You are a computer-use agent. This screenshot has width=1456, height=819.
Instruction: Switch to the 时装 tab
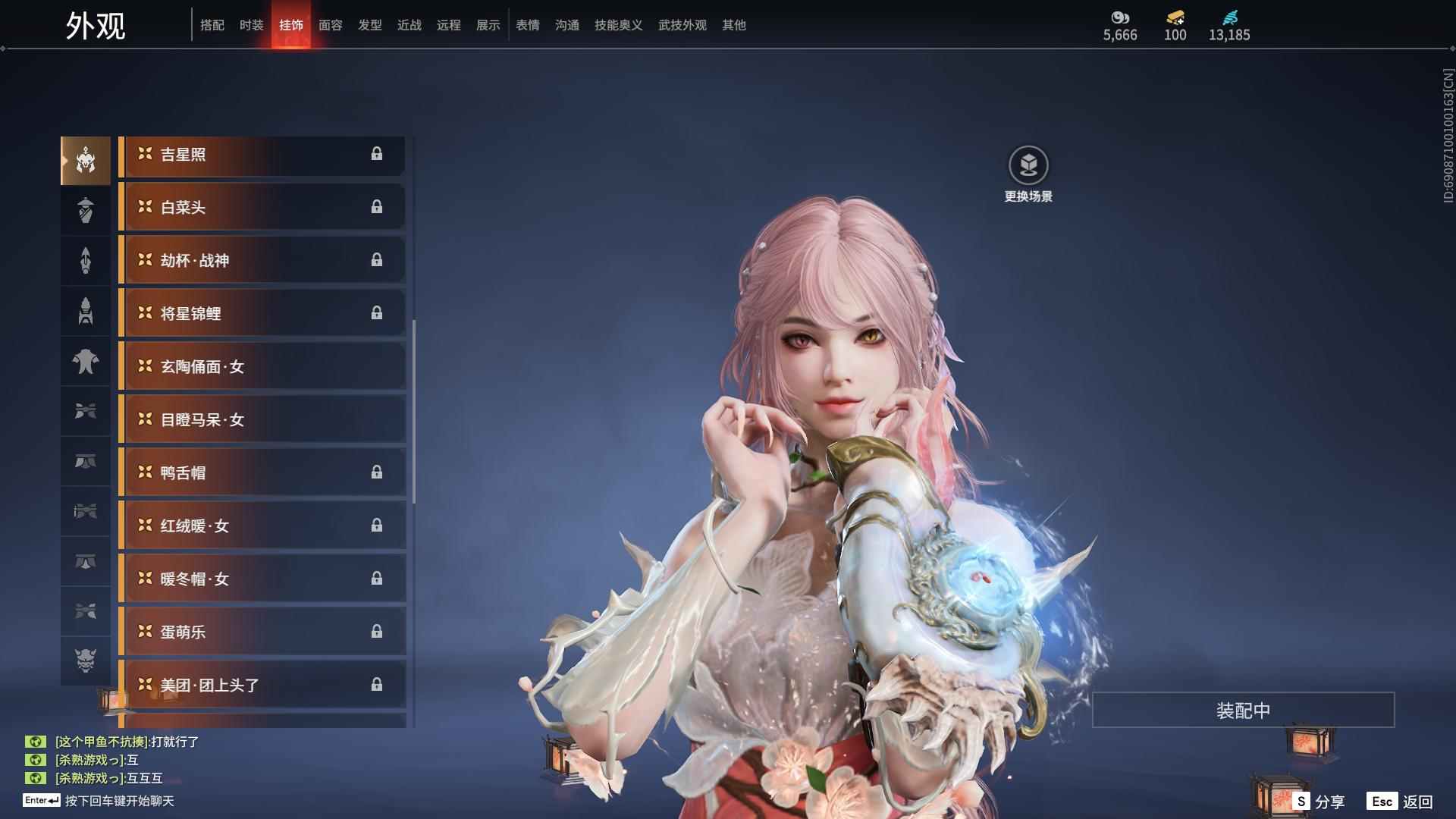pyautogui.click(x=251, y=25)
